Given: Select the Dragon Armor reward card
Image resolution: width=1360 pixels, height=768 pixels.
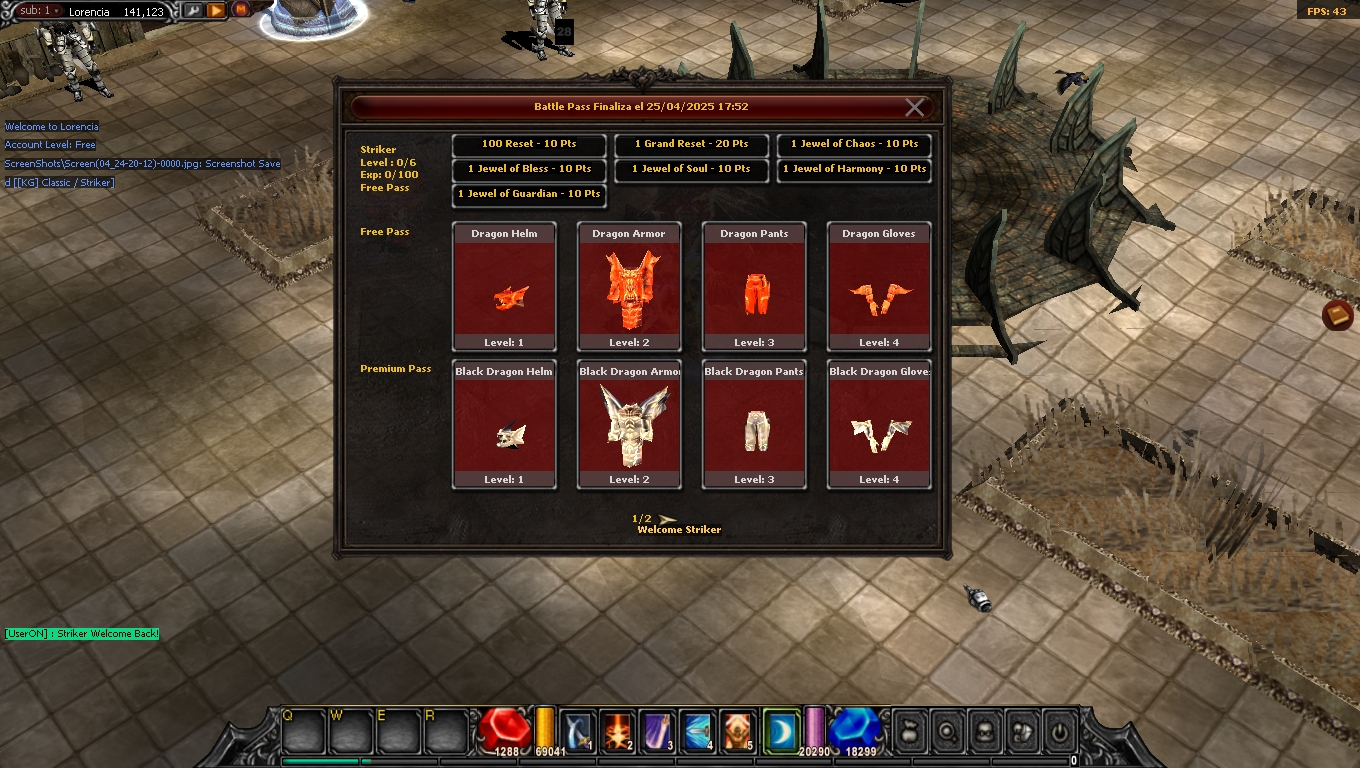Looking at the screenshot, I should pos(629,287).
